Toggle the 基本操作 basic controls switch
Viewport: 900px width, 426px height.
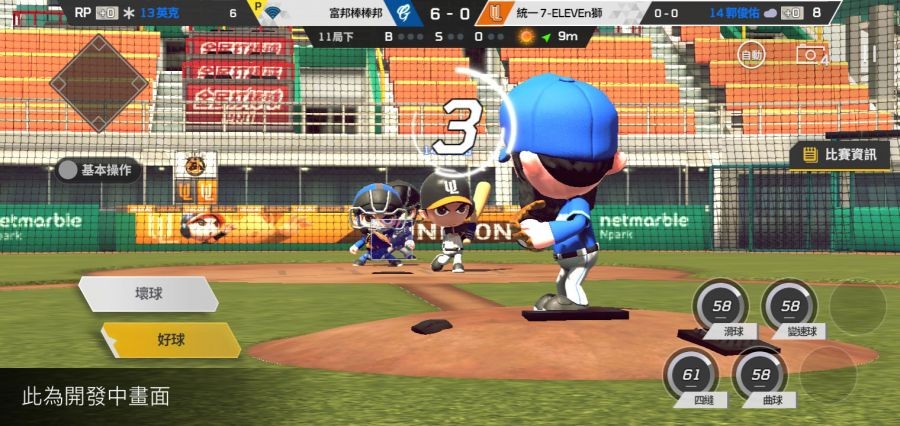tap(99, 170)
